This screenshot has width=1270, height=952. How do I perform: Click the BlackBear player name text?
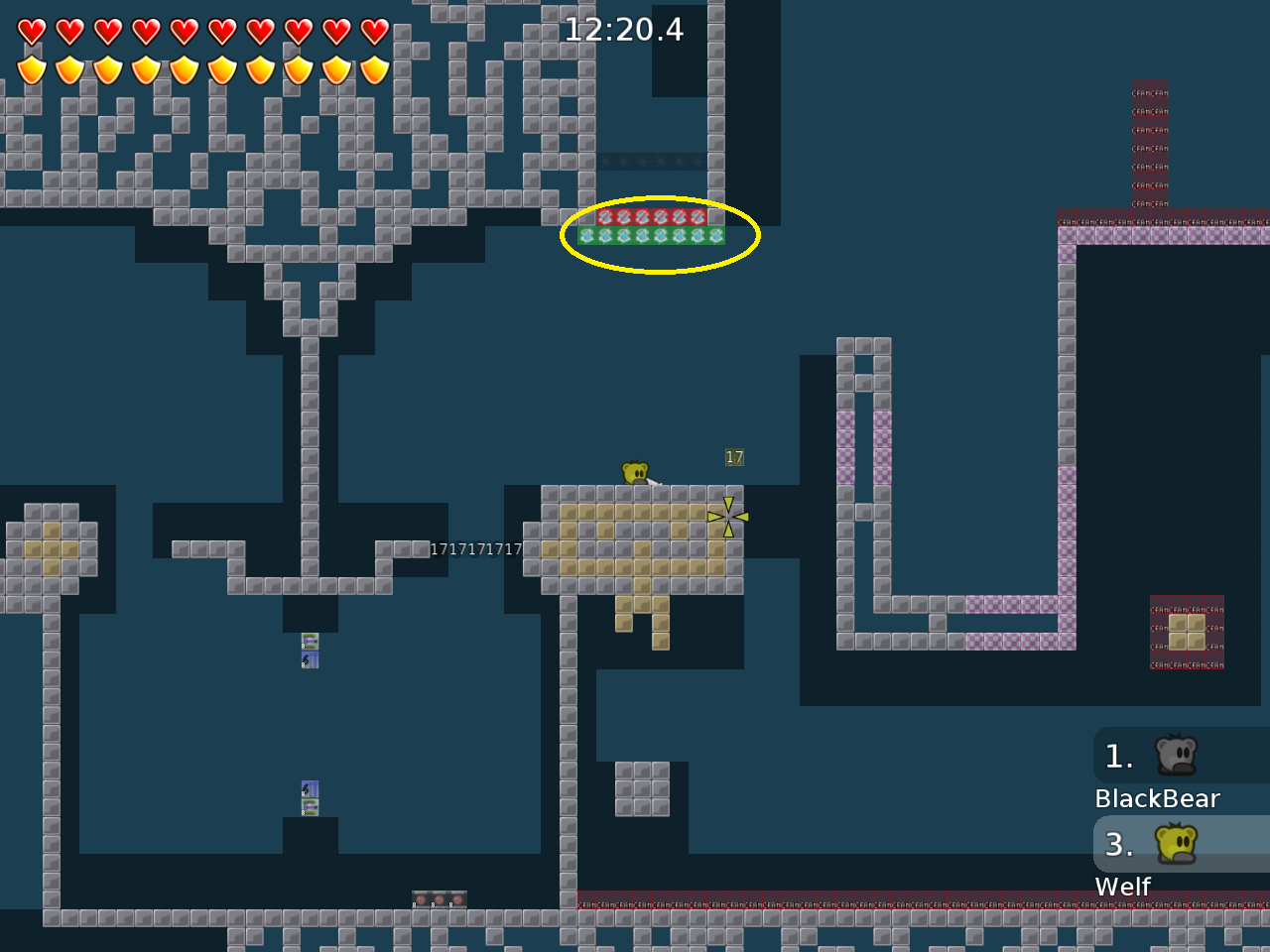(x=1157, y=797)
